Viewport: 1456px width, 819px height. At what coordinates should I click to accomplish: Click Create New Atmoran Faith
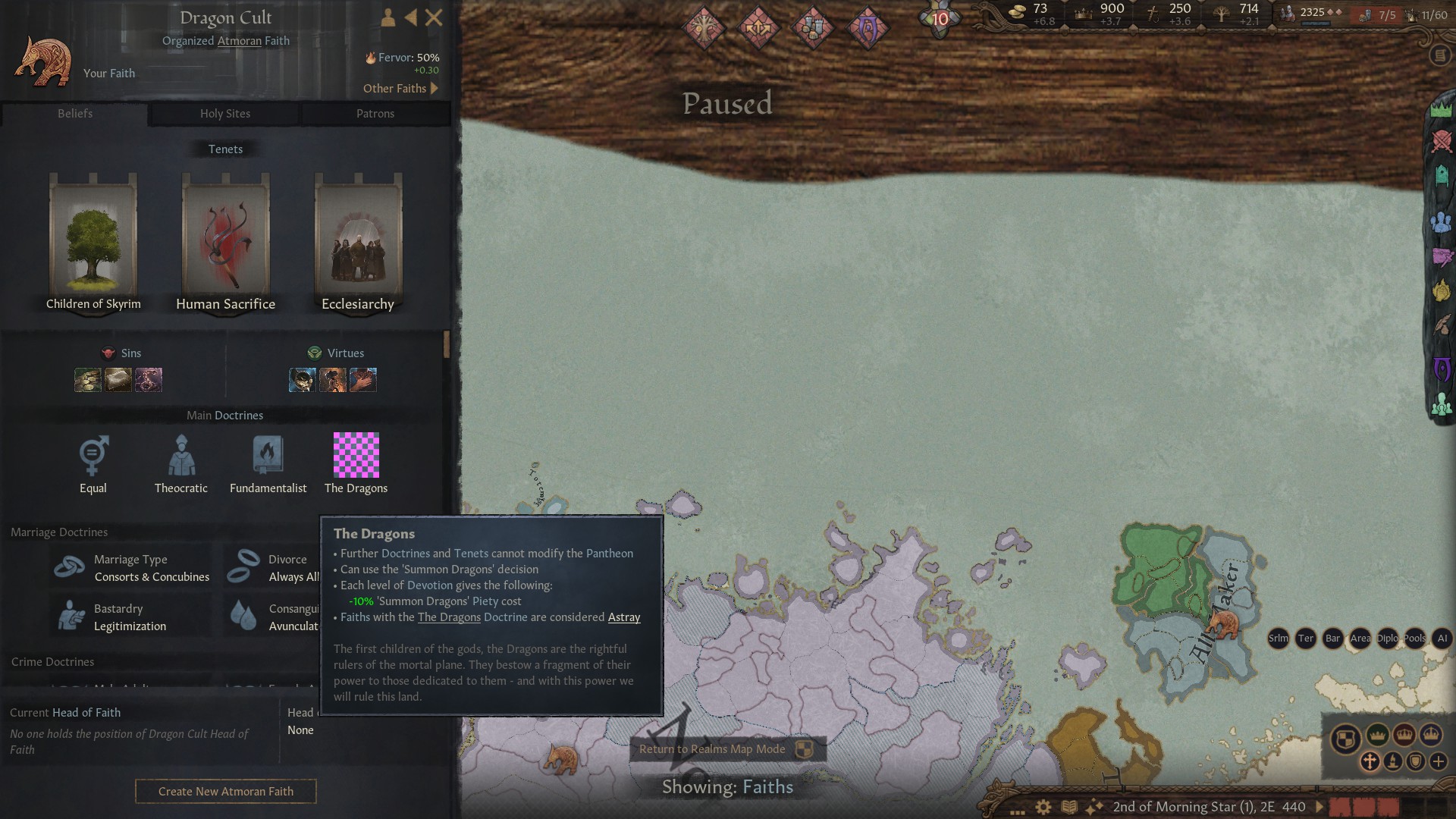[225, 791]
